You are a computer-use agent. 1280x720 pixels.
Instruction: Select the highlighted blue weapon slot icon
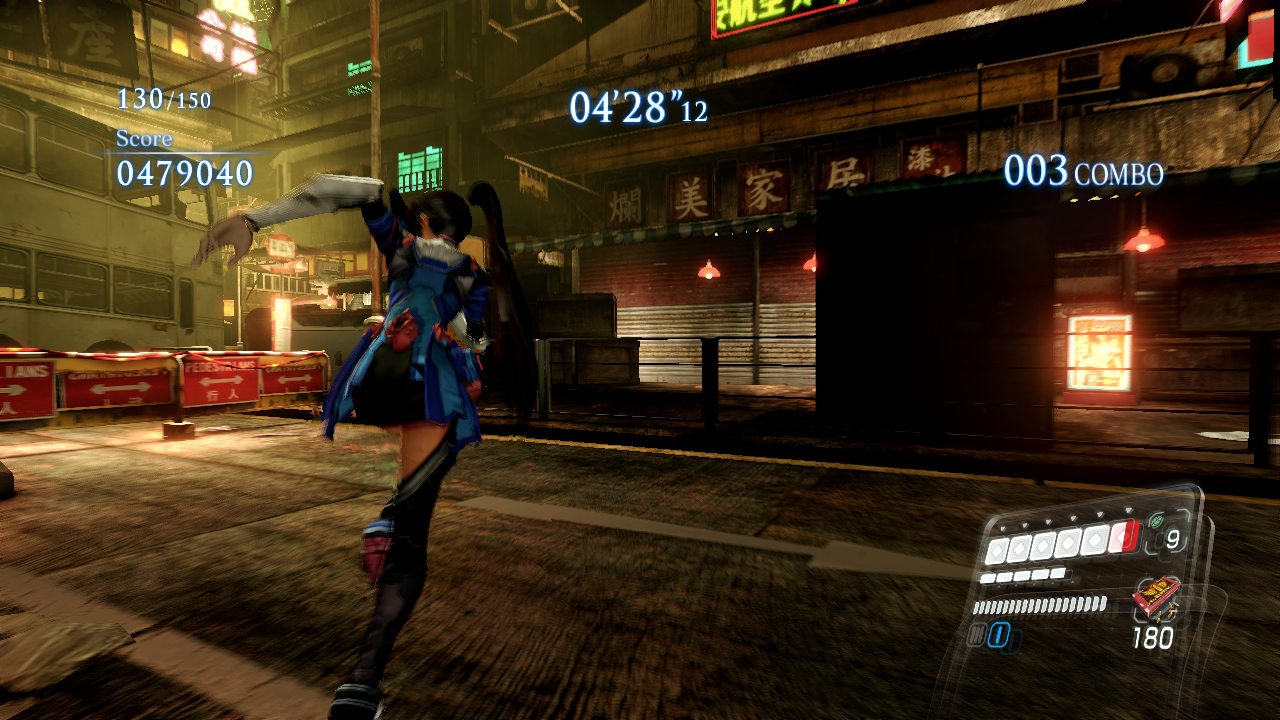pos(999,633)
